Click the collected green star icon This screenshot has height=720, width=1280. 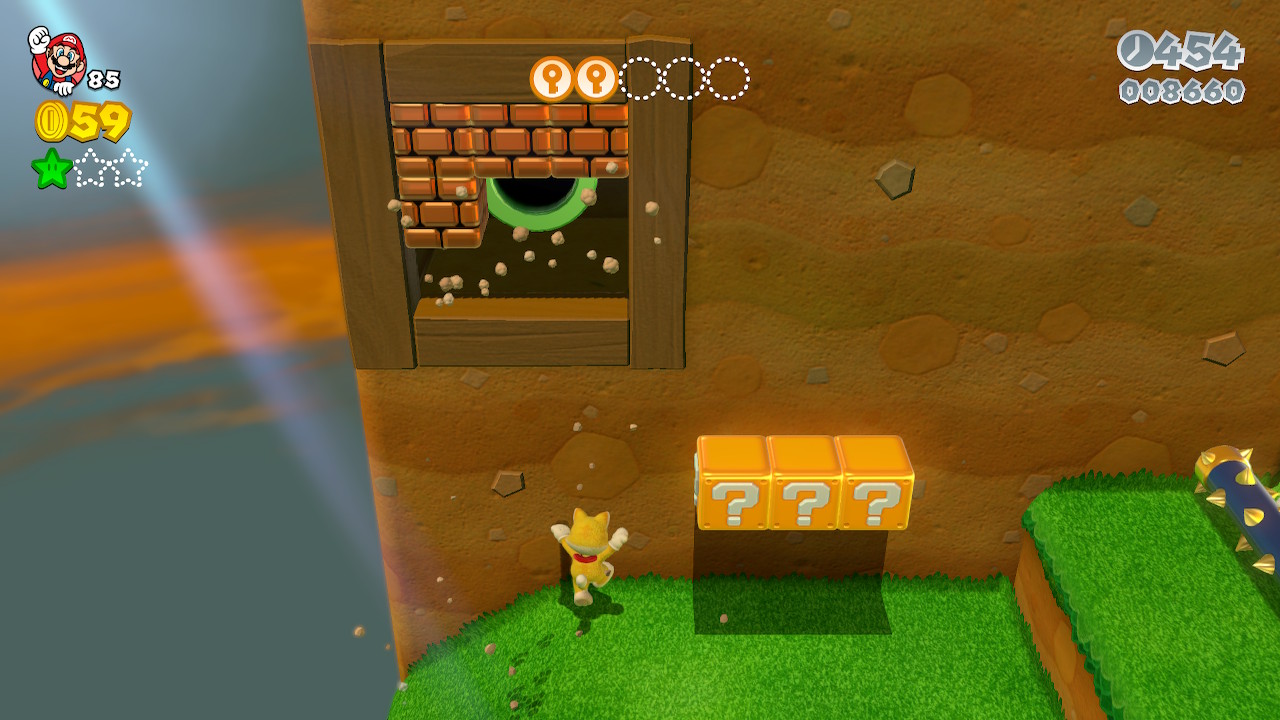click(52, 169)
